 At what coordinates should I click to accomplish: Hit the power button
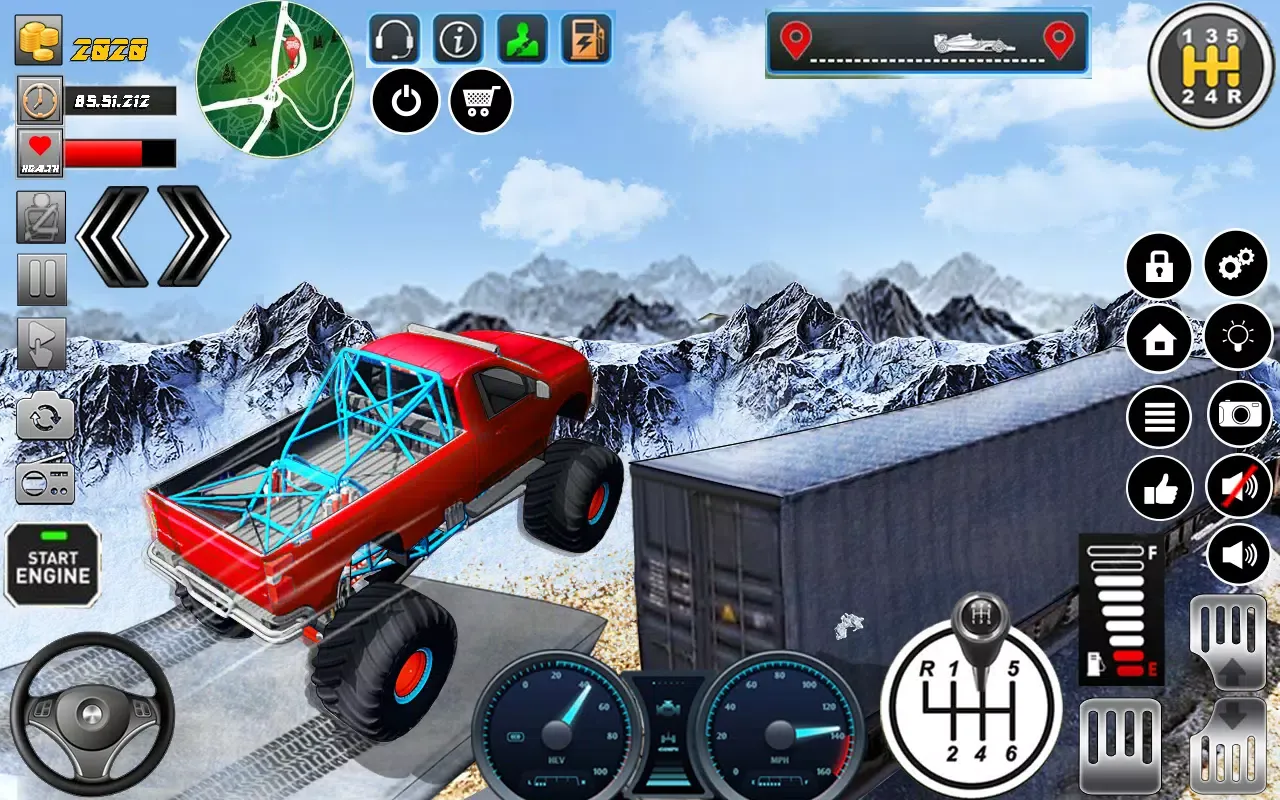point(405,101)
